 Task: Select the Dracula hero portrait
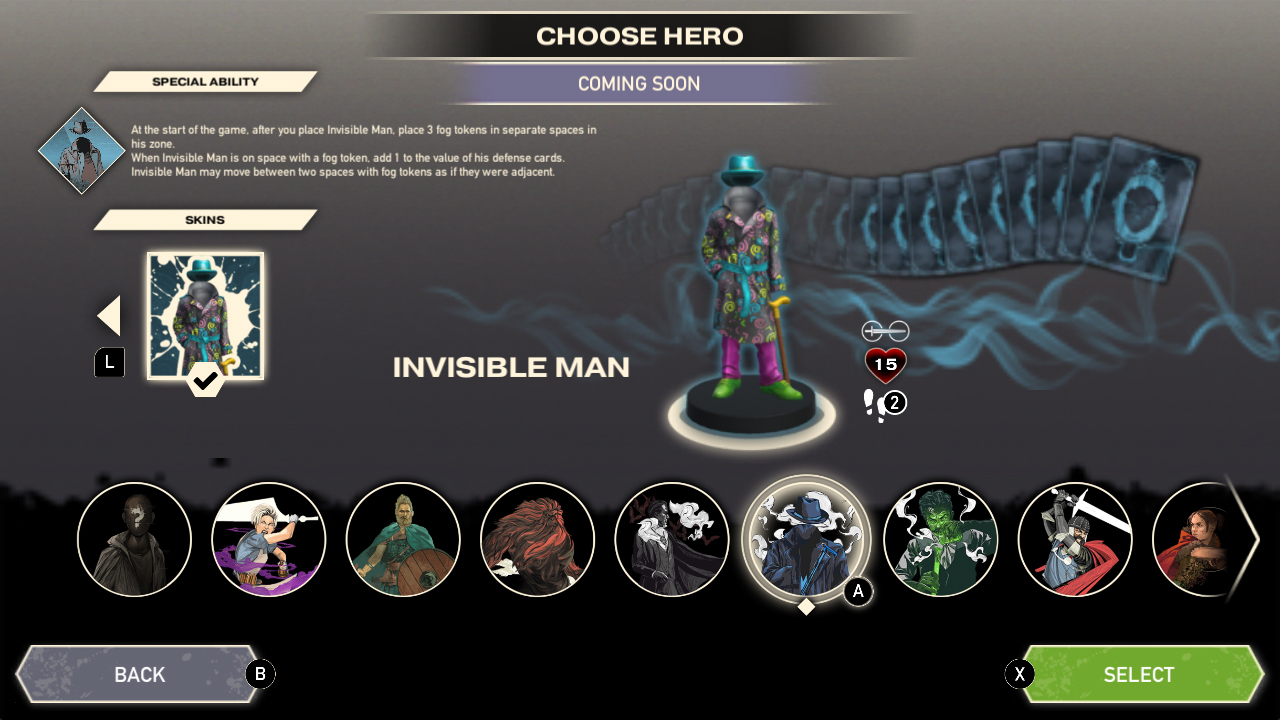tap(672, 539)
